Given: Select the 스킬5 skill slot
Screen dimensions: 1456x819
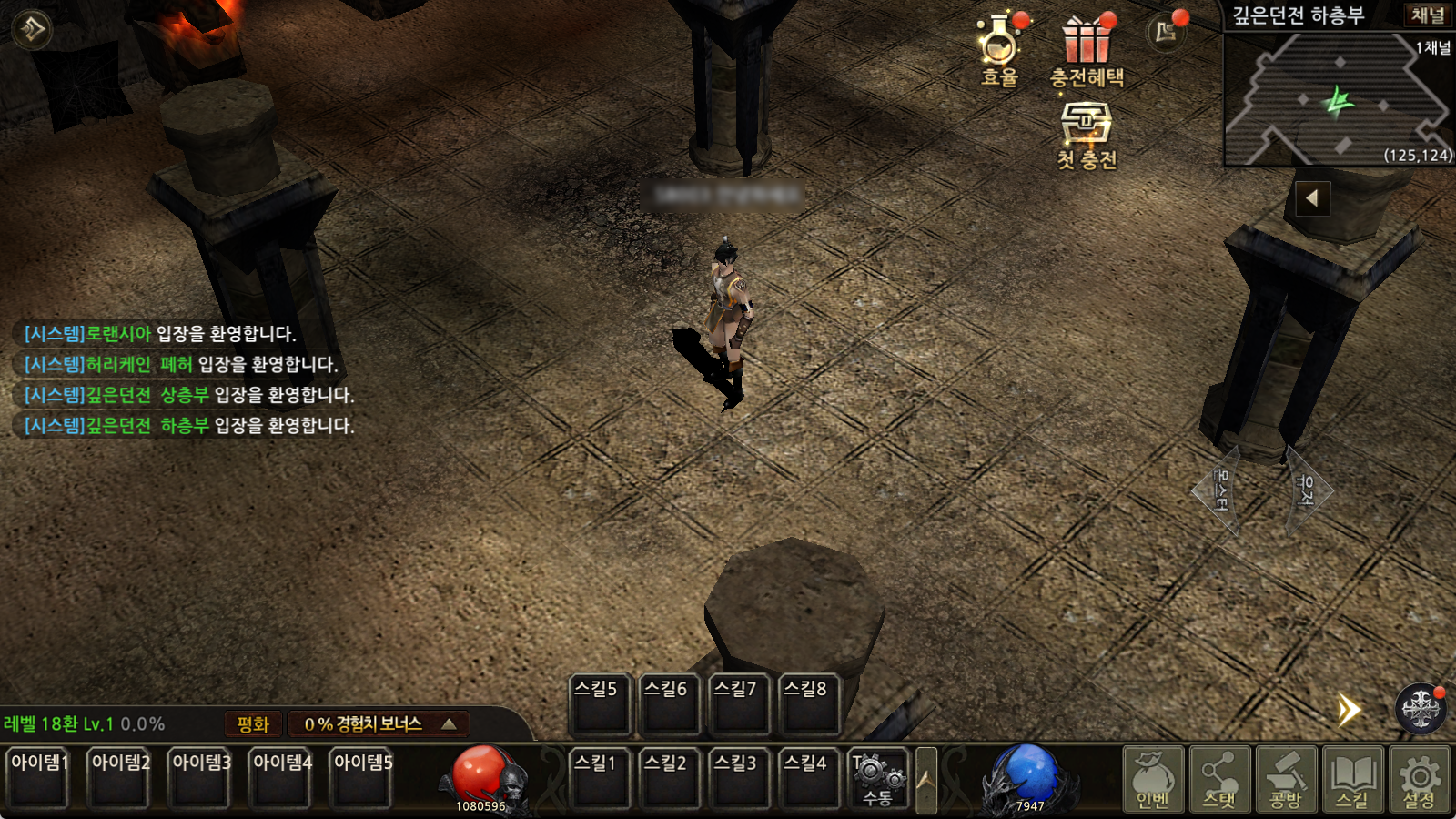Looking at the screenshot, I should (x=596, y=705).
